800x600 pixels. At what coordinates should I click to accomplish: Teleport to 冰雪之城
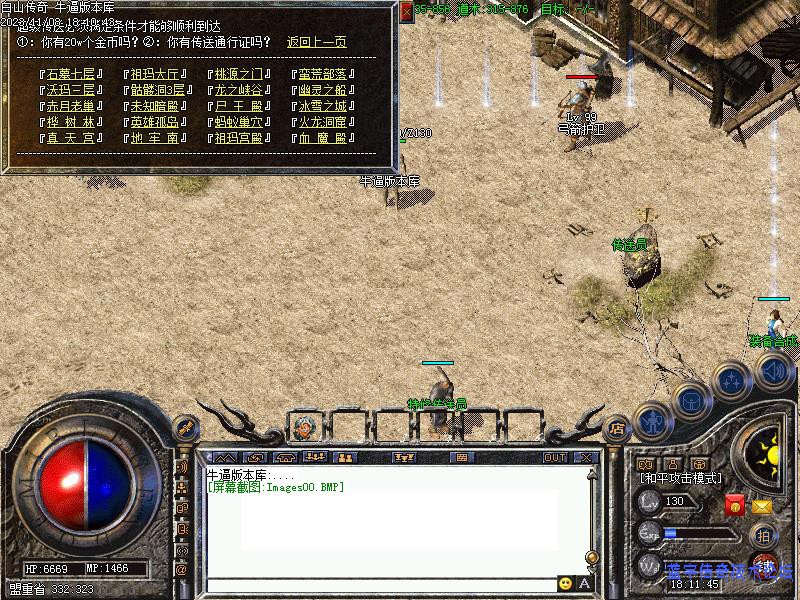(x=322, y=106)
